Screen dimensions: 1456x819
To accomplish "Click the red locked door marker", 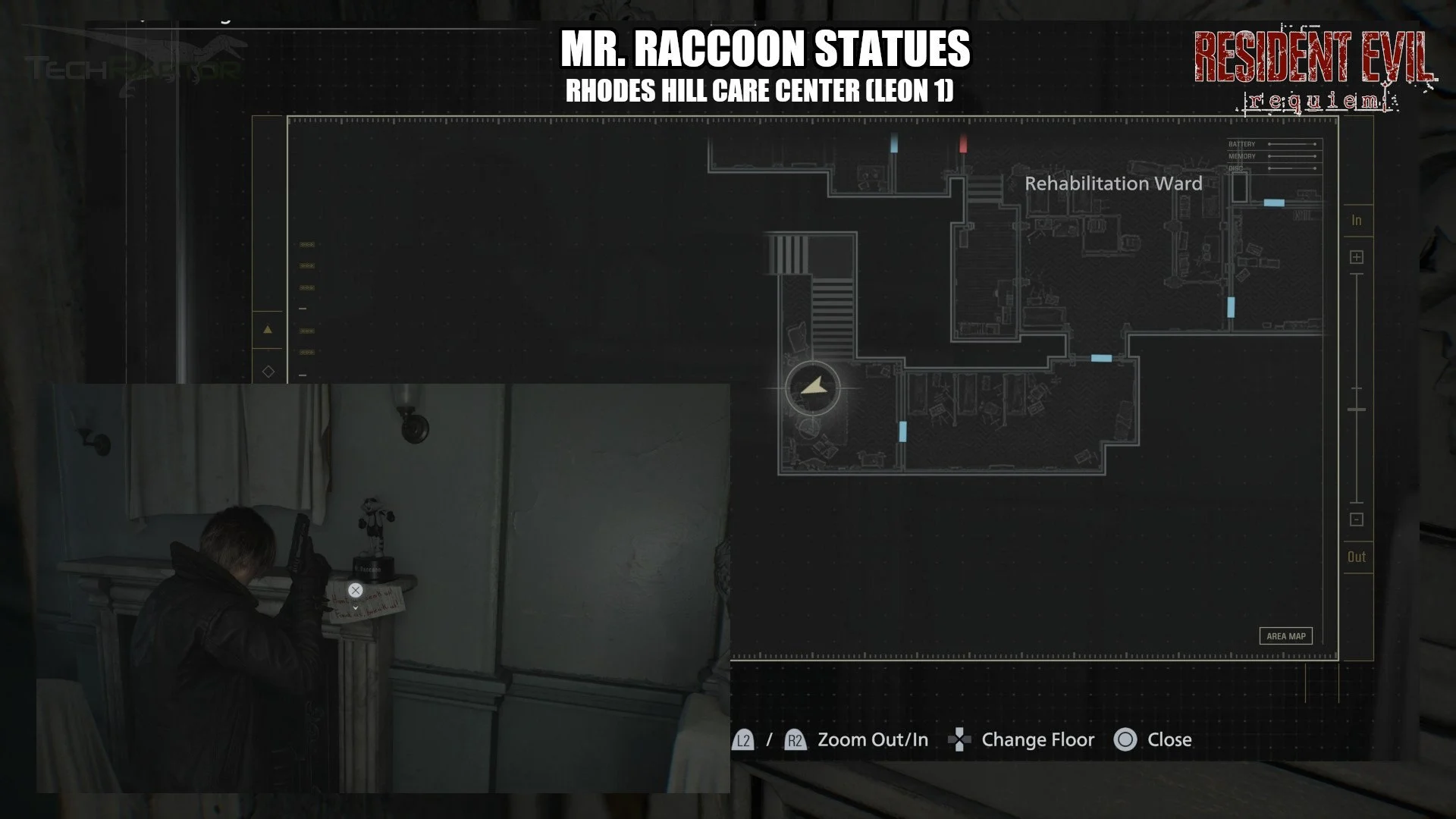I will (963, 143).
